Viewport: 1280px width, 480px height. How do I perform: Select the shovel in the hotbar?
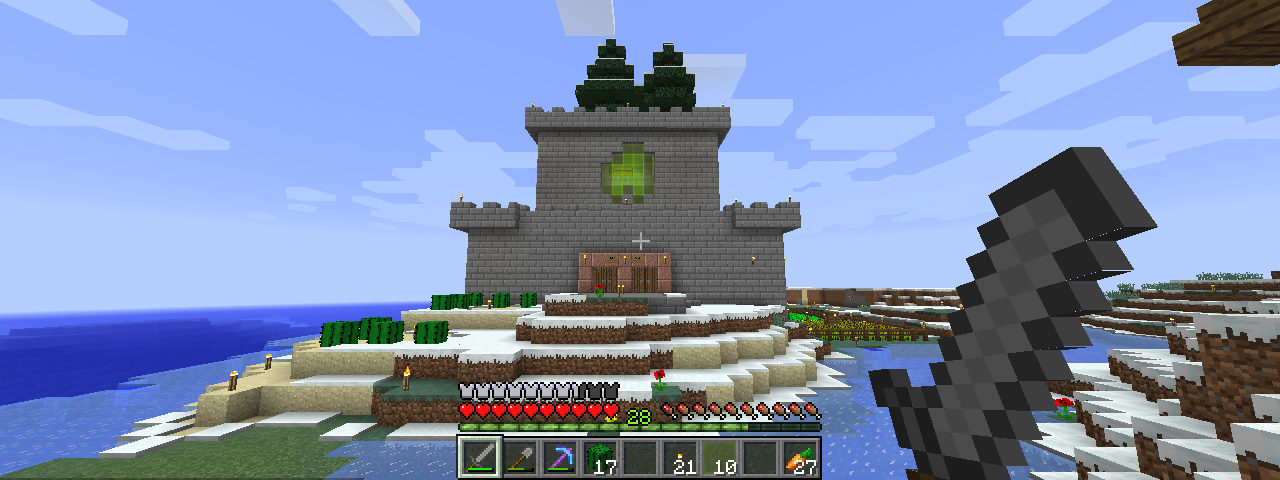520,458
